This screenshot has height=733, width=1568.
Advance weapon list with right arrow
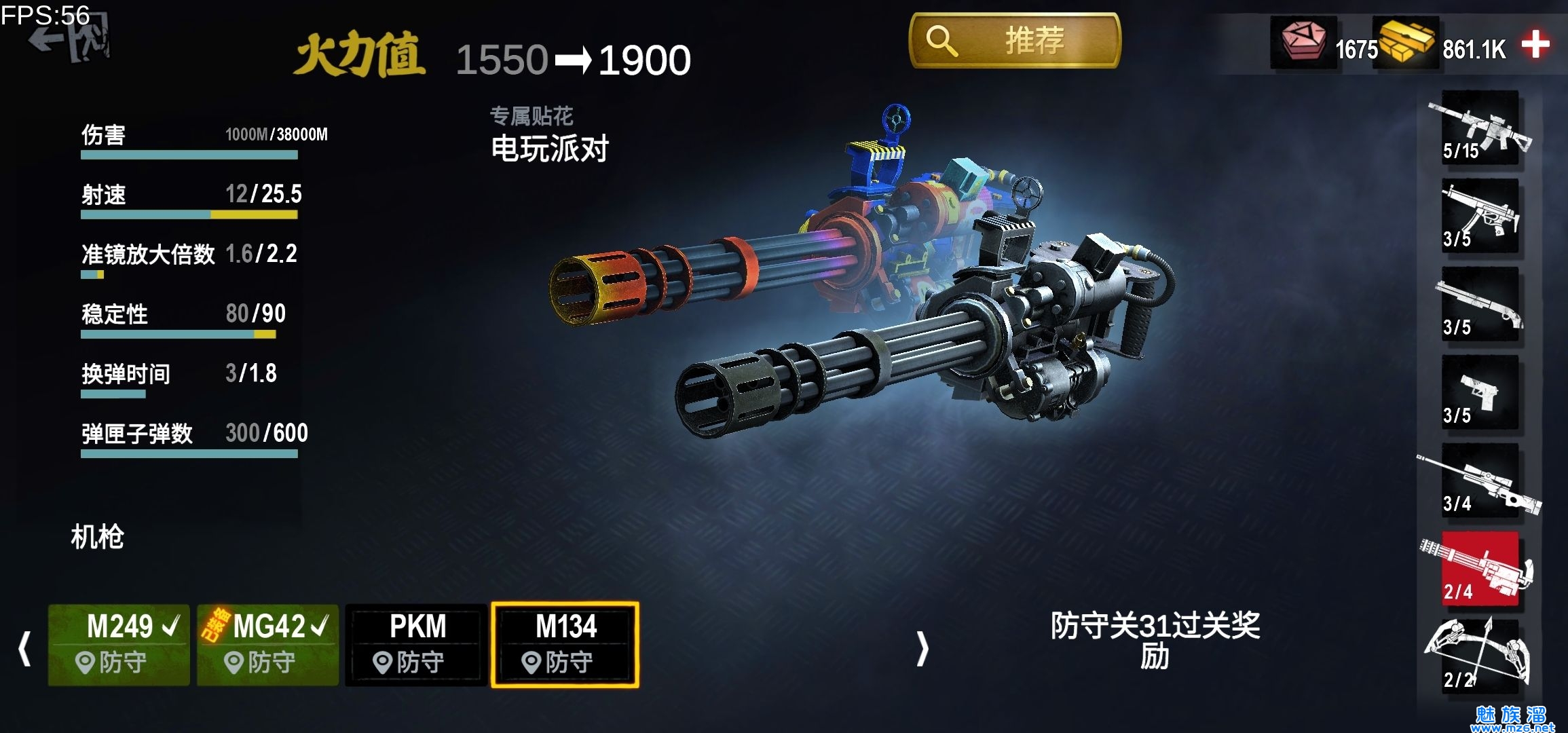pos(922,648)
